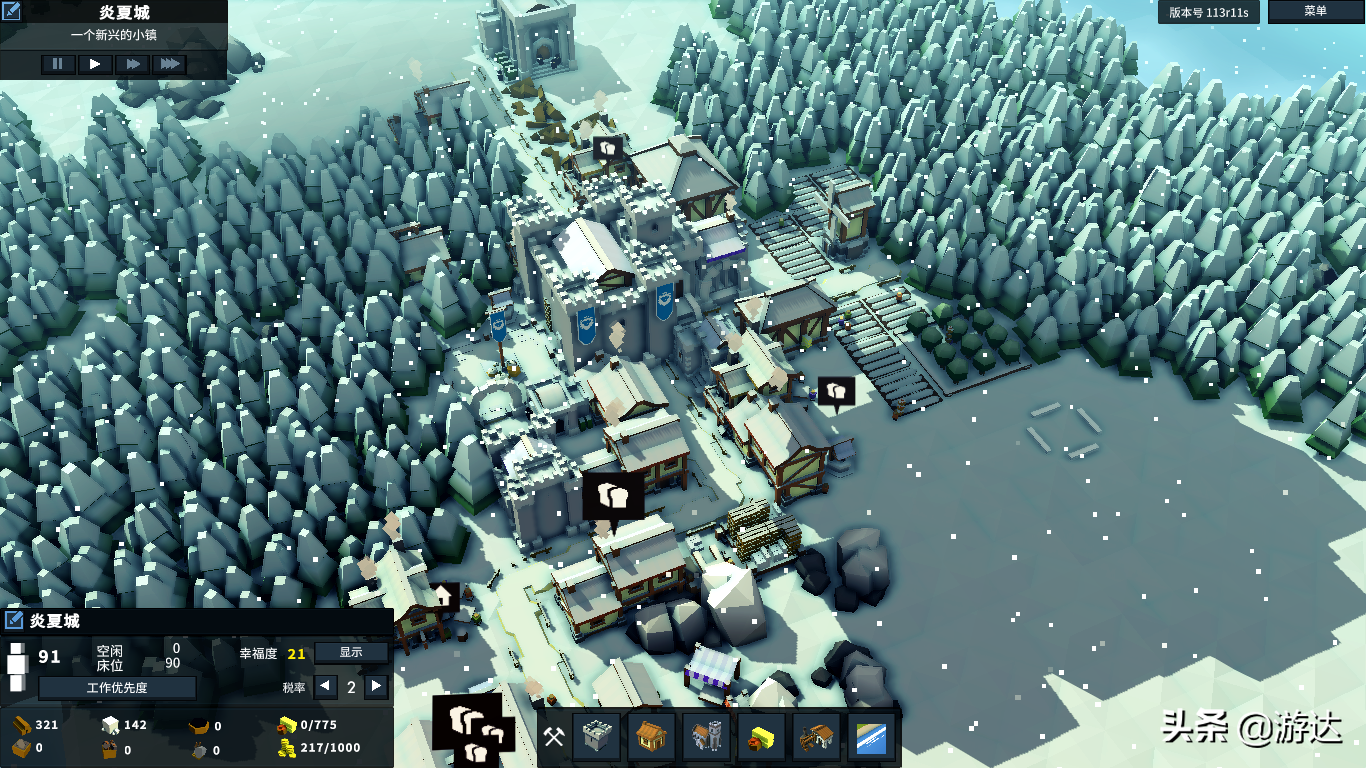Image resolution: width=1366 pixels, height=768 pixels.
Task: Switch to double fast-forward speed
Action: pos(132,64)
